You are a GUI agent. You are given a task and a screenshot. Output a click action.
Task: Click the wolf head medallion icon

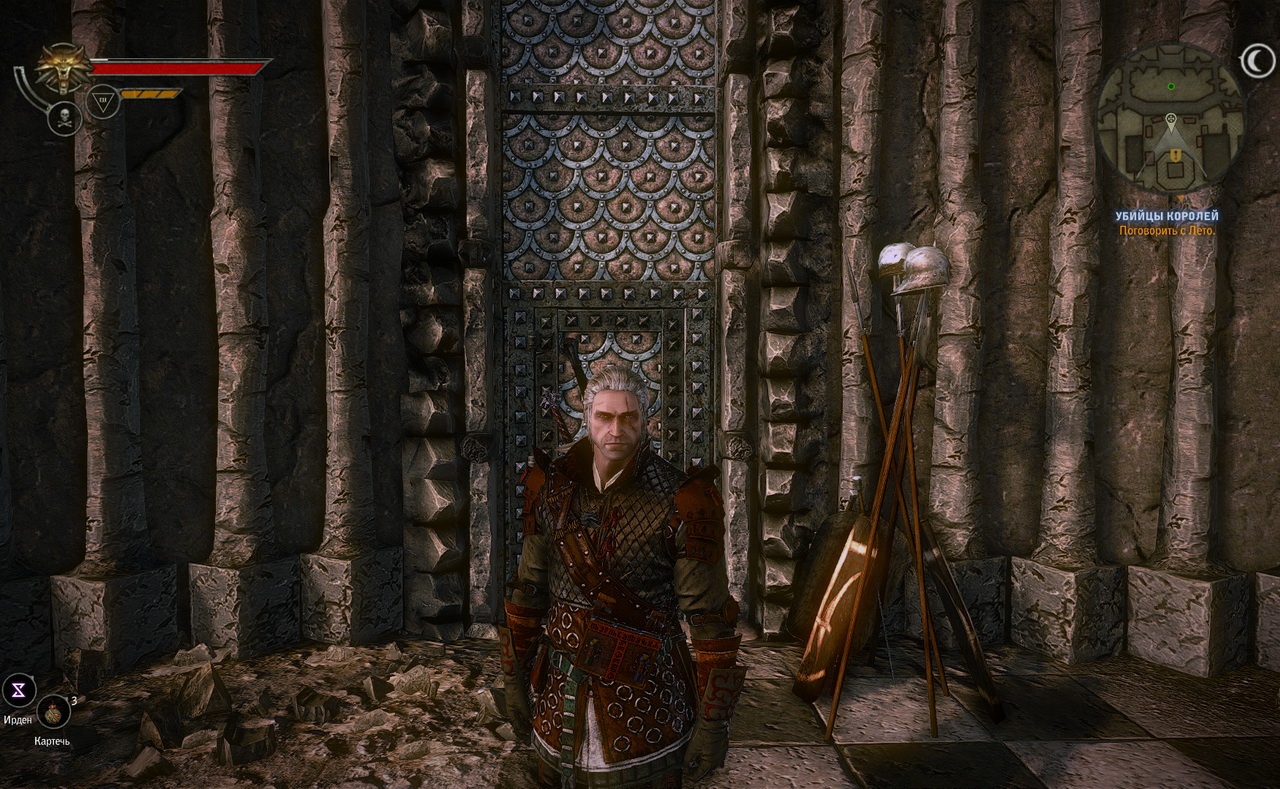[61, 68]
